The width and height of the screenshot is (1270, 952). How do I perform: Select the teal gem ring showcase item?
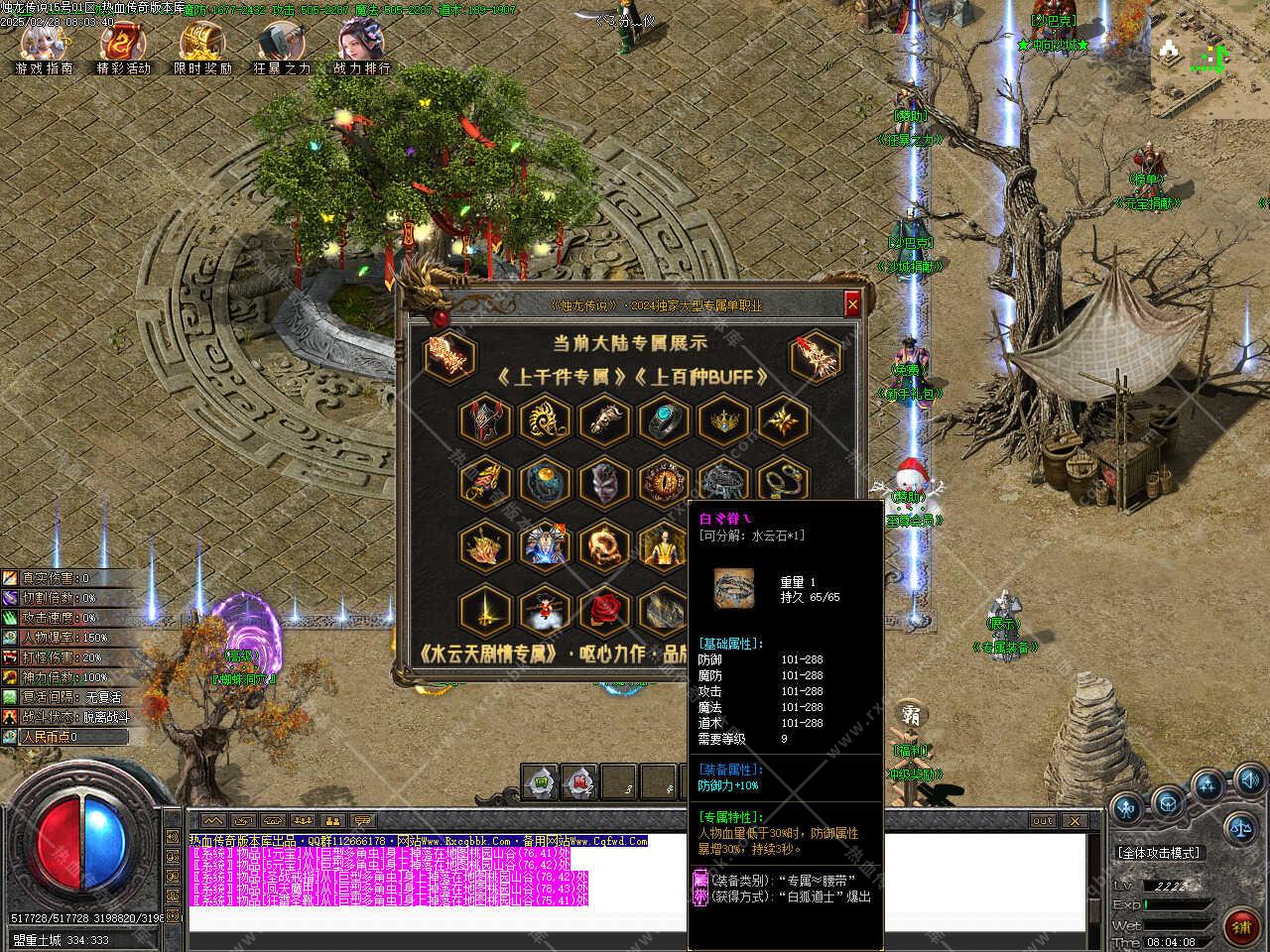(x=664, y=420)
